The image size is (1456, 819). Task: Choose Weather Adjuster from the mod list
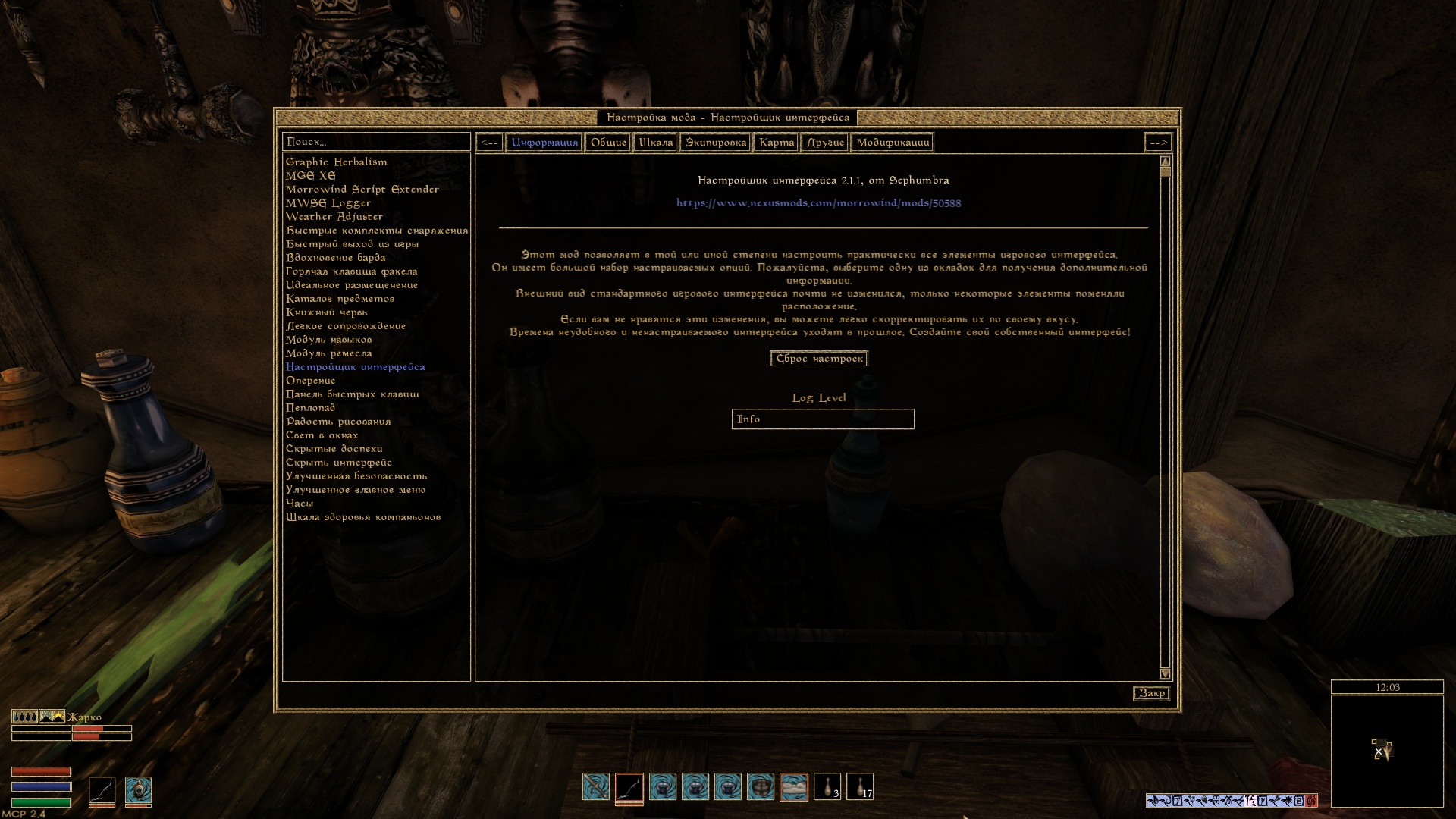click(x=334, y=216)
